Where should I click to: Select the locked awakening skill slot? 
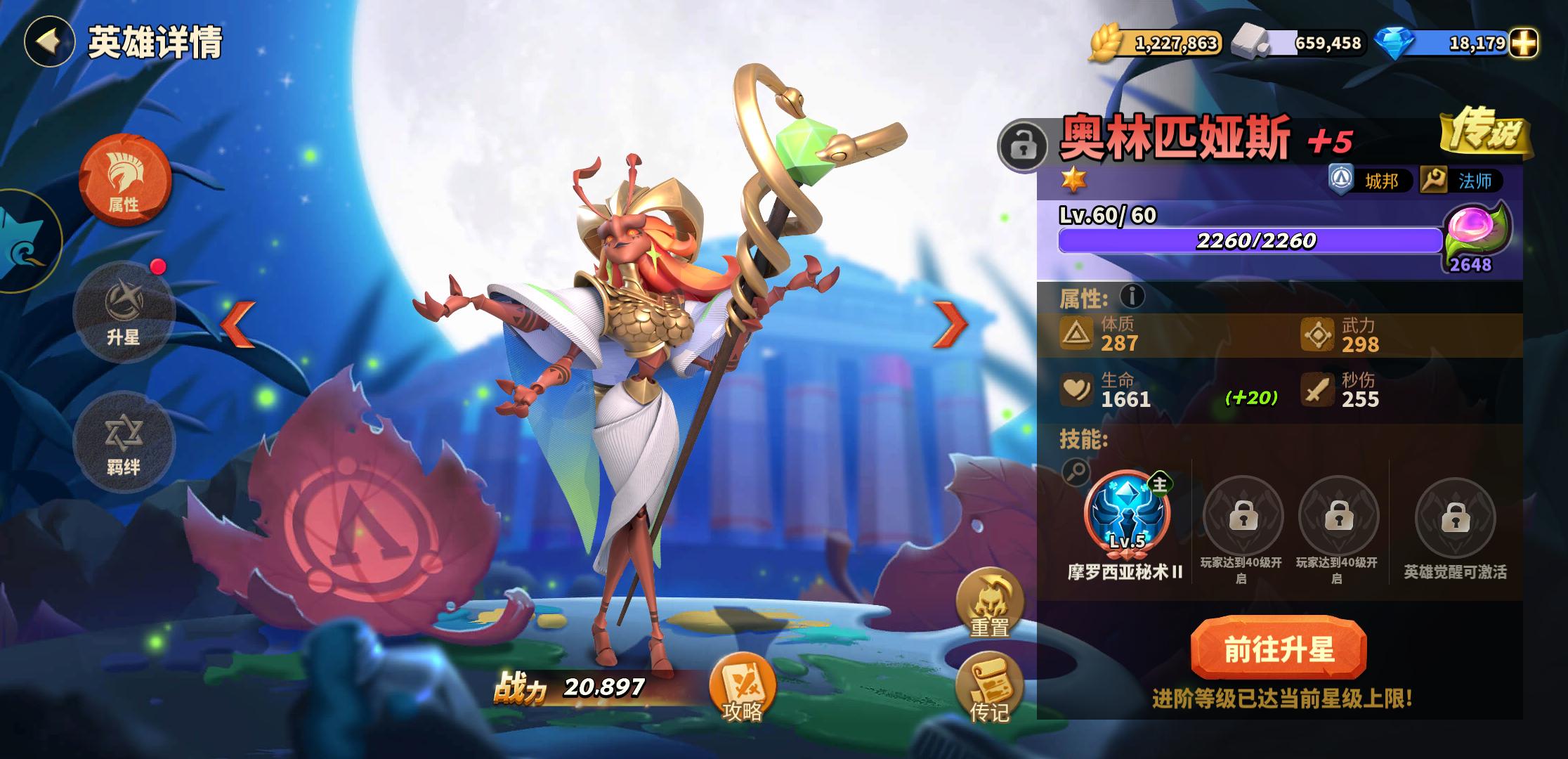click(x=1455, y=519)
